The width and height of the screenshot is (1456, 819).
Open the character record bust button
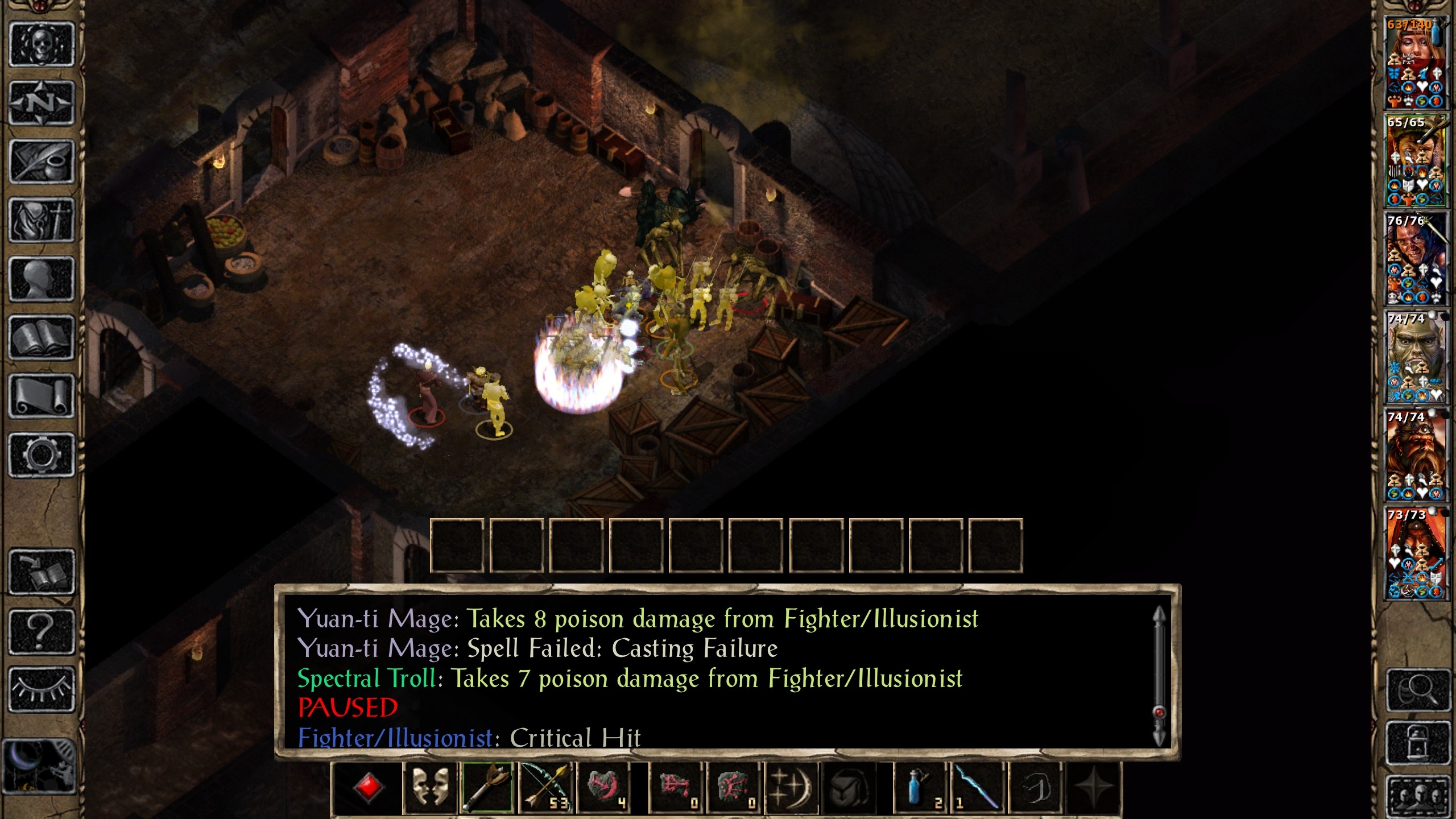click(42, 279)
